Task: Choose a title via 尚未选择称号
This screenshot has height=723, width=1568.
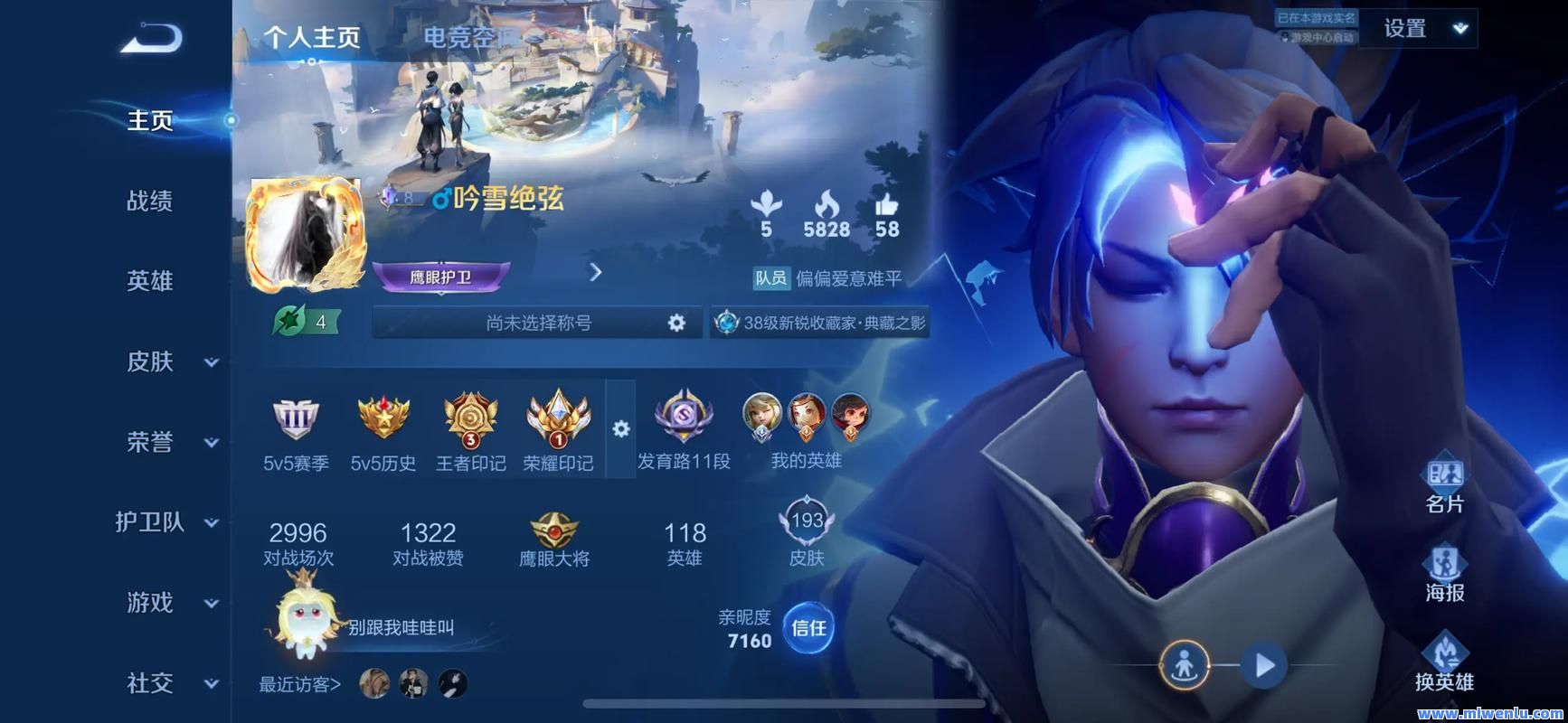Action: pyautogui.click(x=538, y=323)
